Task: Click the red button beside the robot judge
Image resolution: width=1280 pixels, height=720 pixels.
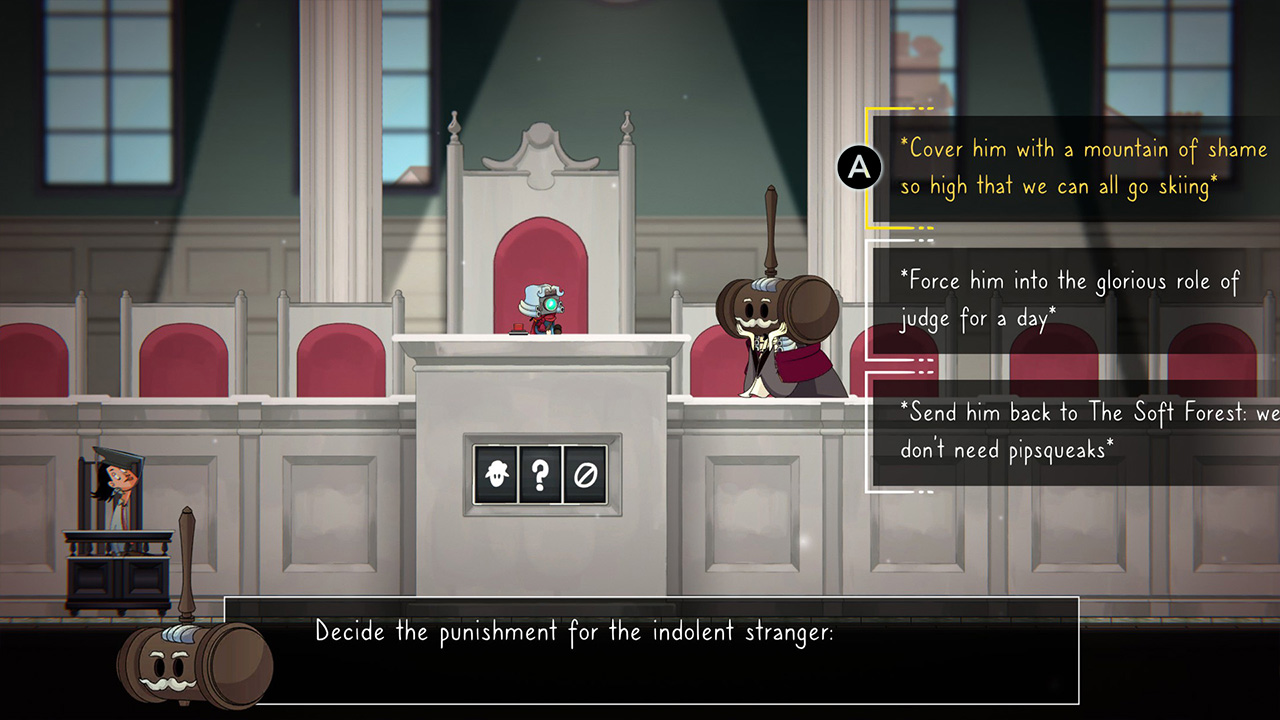Action: 517,327
